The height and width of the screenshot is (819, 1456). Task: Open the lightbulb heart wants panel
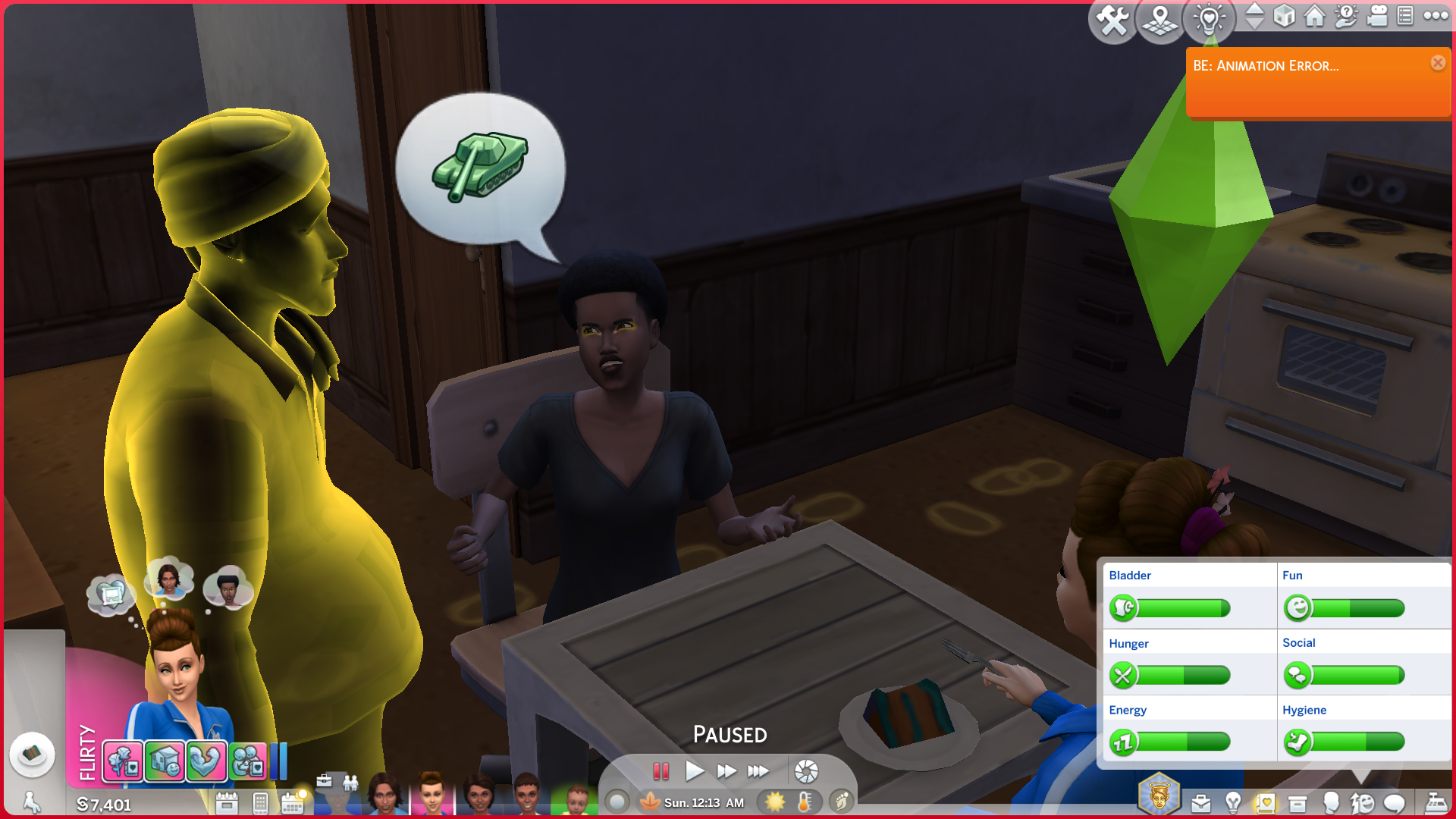[x=1209, y=19]
